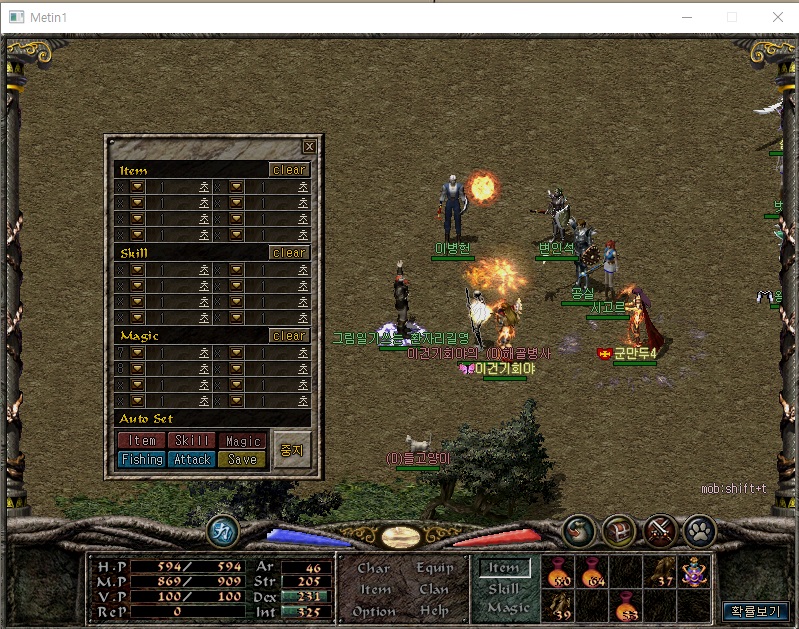Click the 중지 stop button
The width and height of the screenshot is (799, 629).
coord(292,450)
